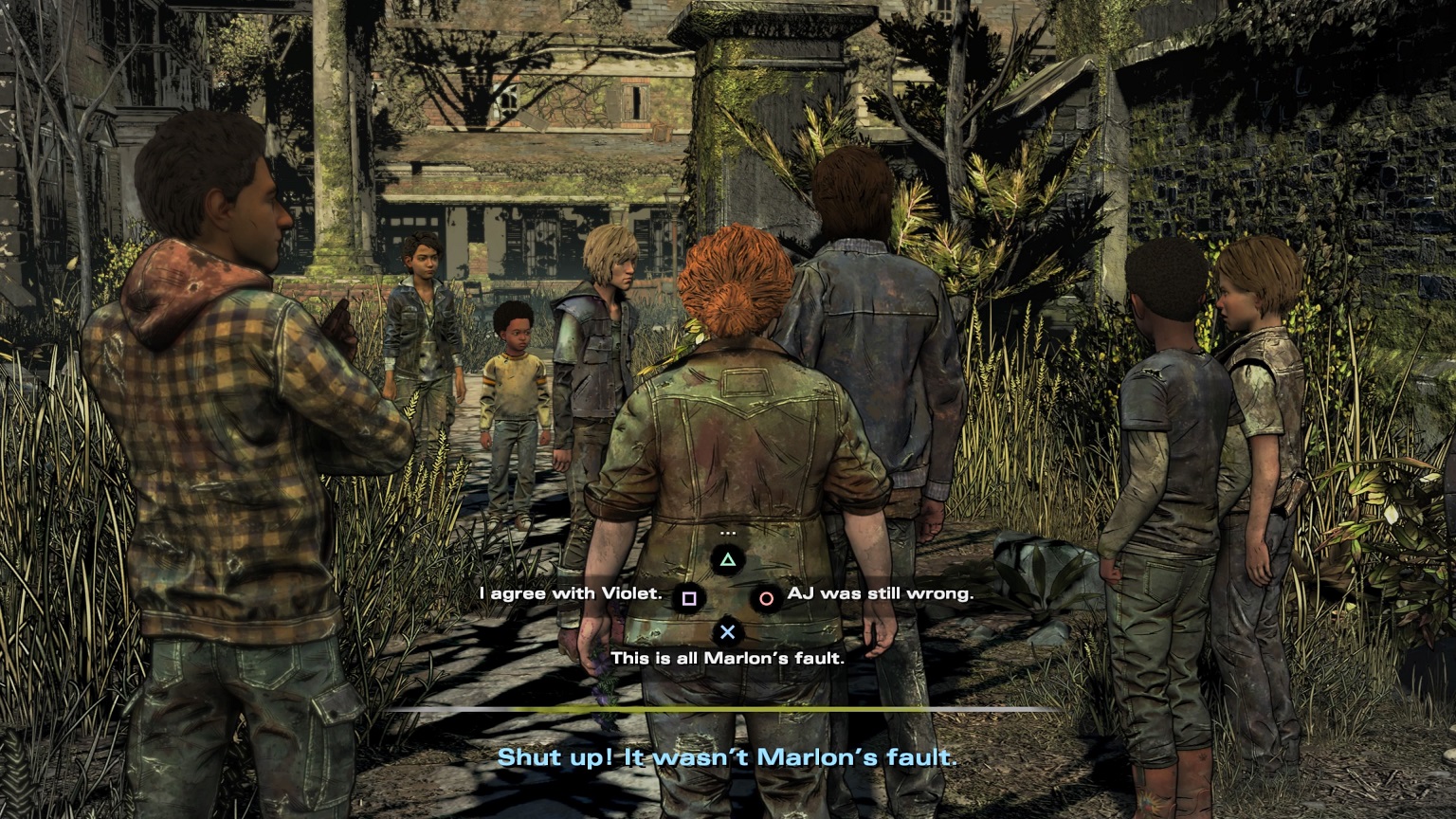This screenshot has height=819, width=1456.
Task: Choose the reply "I agree with Violet."
Action: (571, 594)
